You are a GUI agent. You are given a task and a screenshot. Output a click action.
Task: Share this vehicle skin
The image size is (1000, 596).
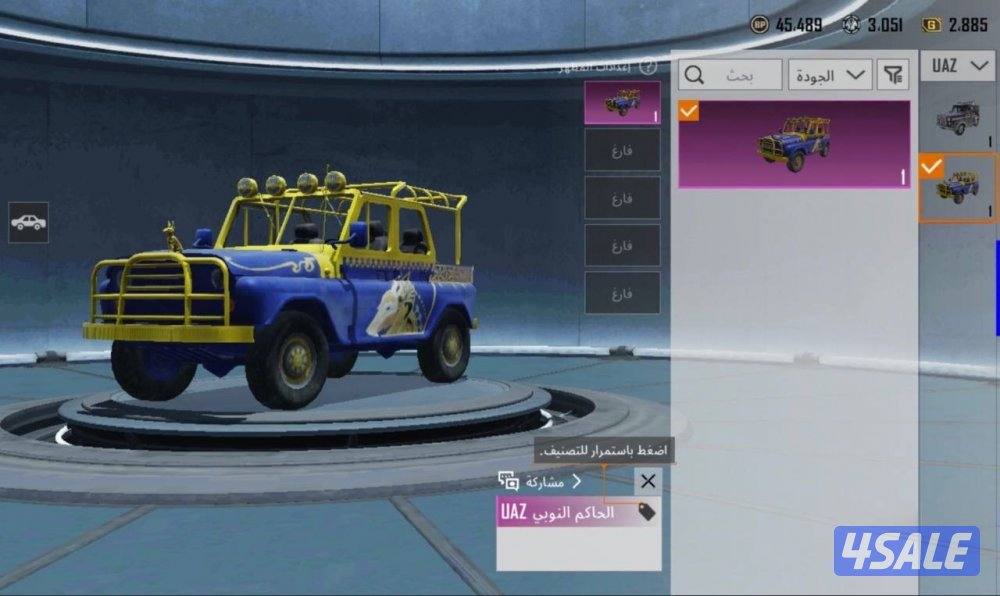pos(540,481)
